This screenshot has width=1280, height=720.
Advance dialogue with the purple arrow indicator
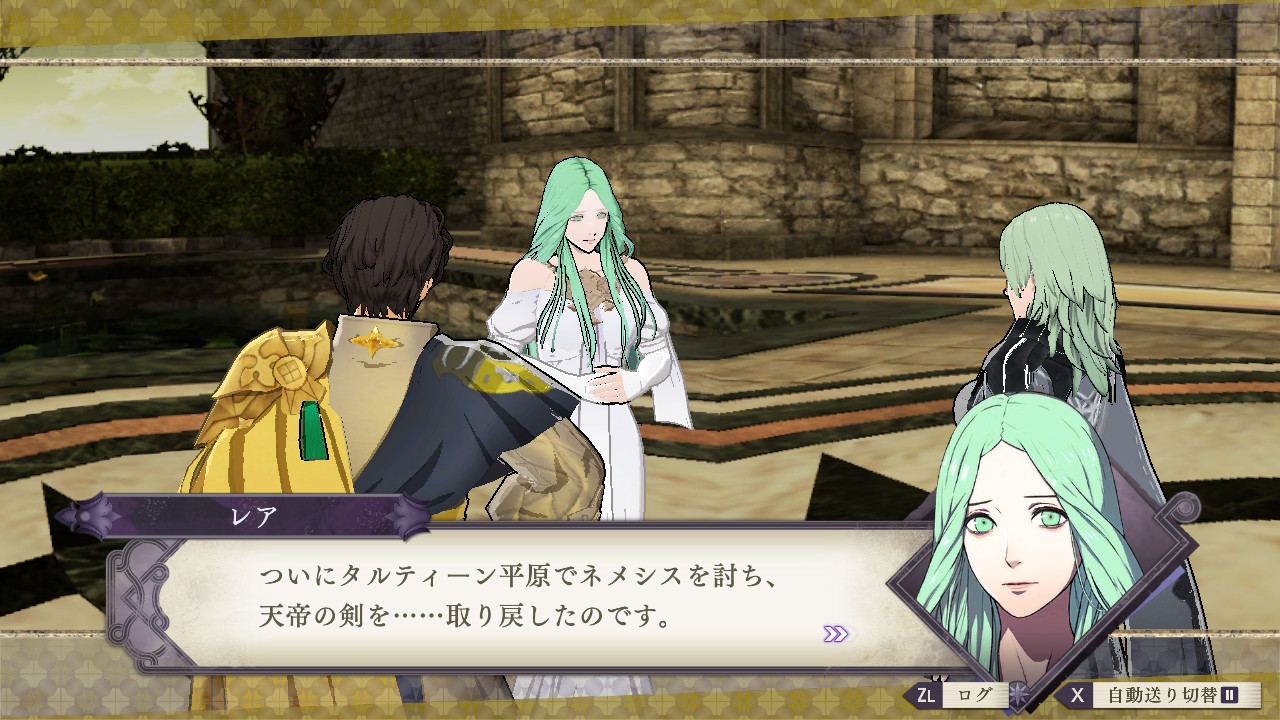pyautogui.click(x=836, y=634)
